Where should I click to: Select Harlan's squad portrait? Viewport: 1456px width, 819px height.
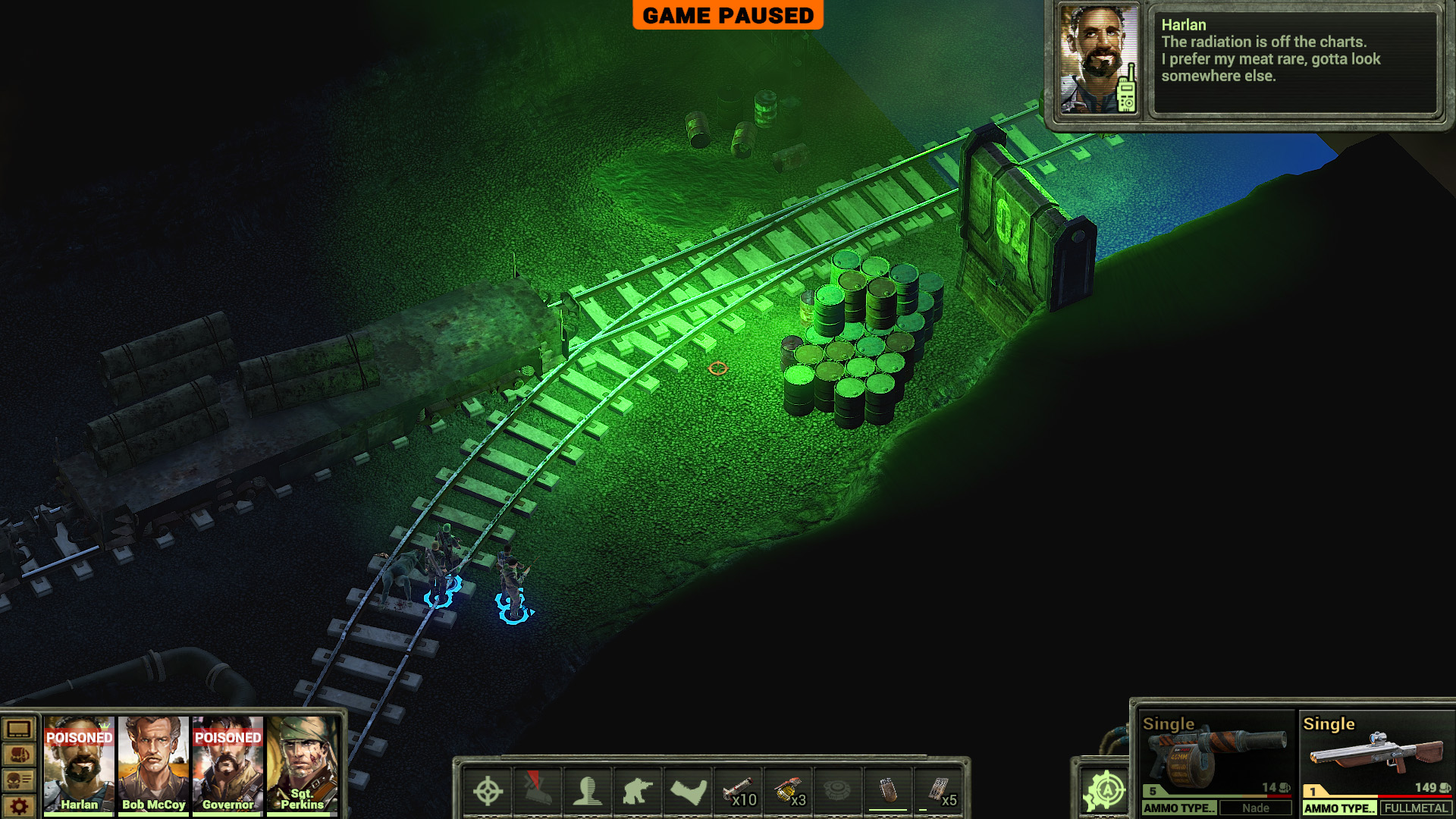click(x=79, y=764)
